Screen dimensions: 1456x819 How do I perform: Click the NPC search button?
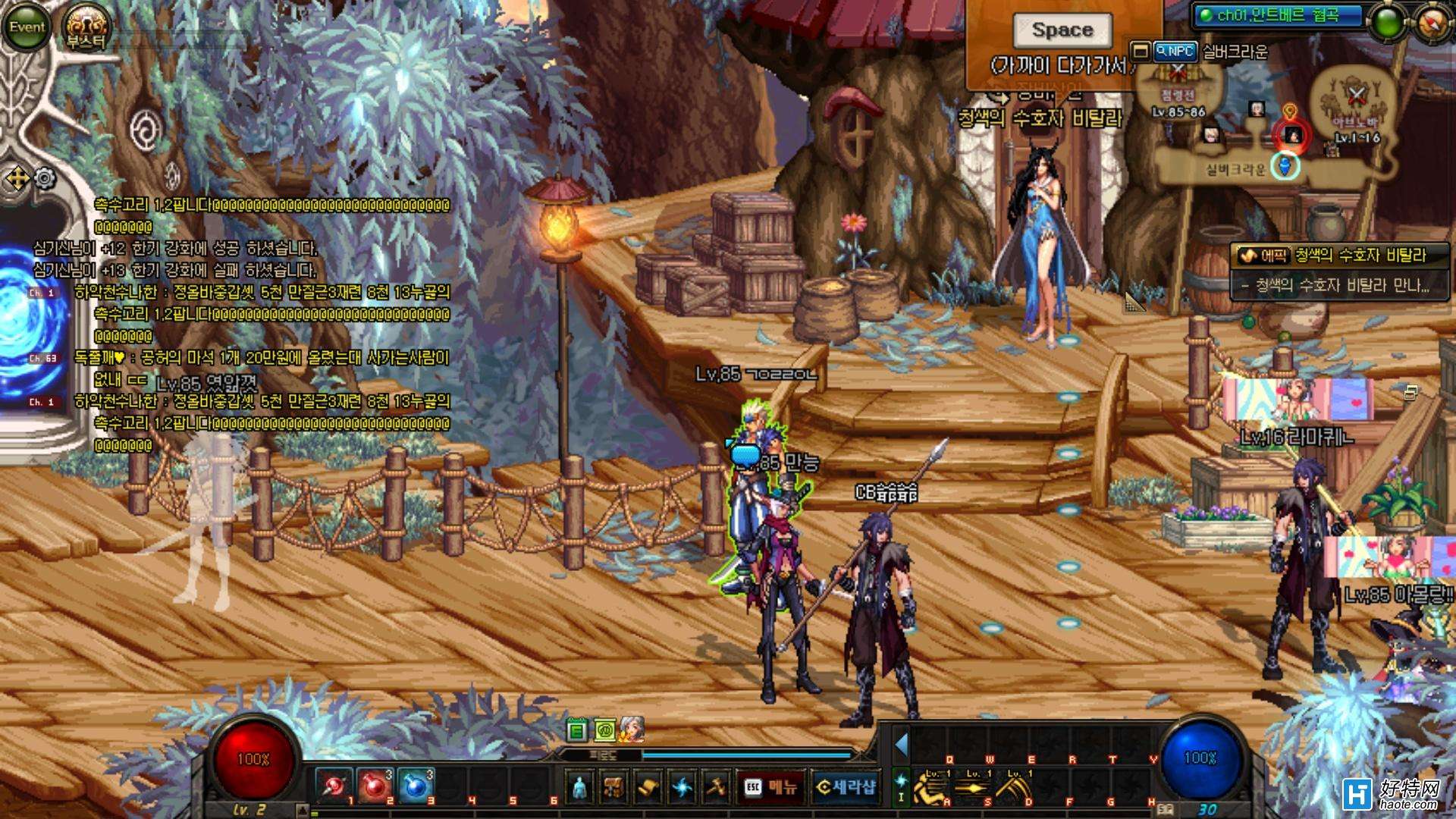1175,52
